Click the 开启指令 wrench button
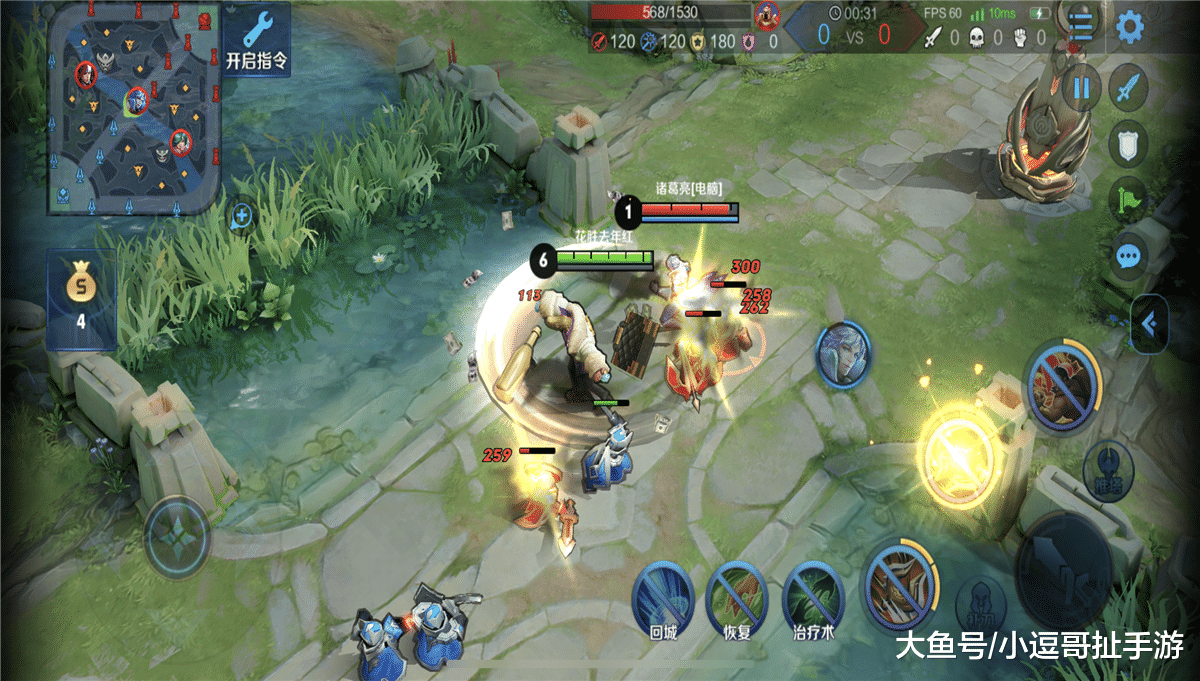1200x681 pixels. (x=257, y=40)
